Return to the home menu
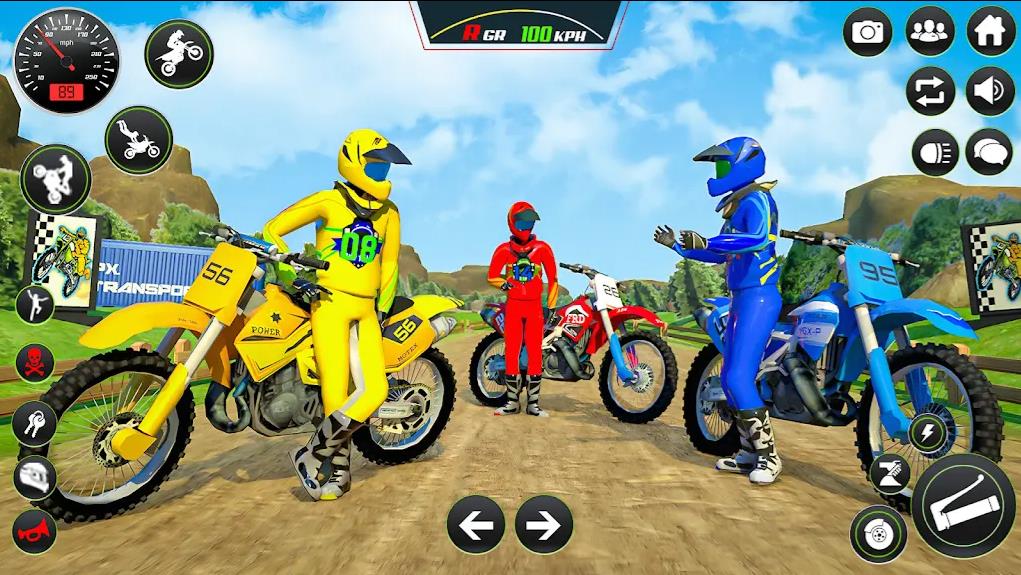The image size is (1021, 575). click(990, 32)
